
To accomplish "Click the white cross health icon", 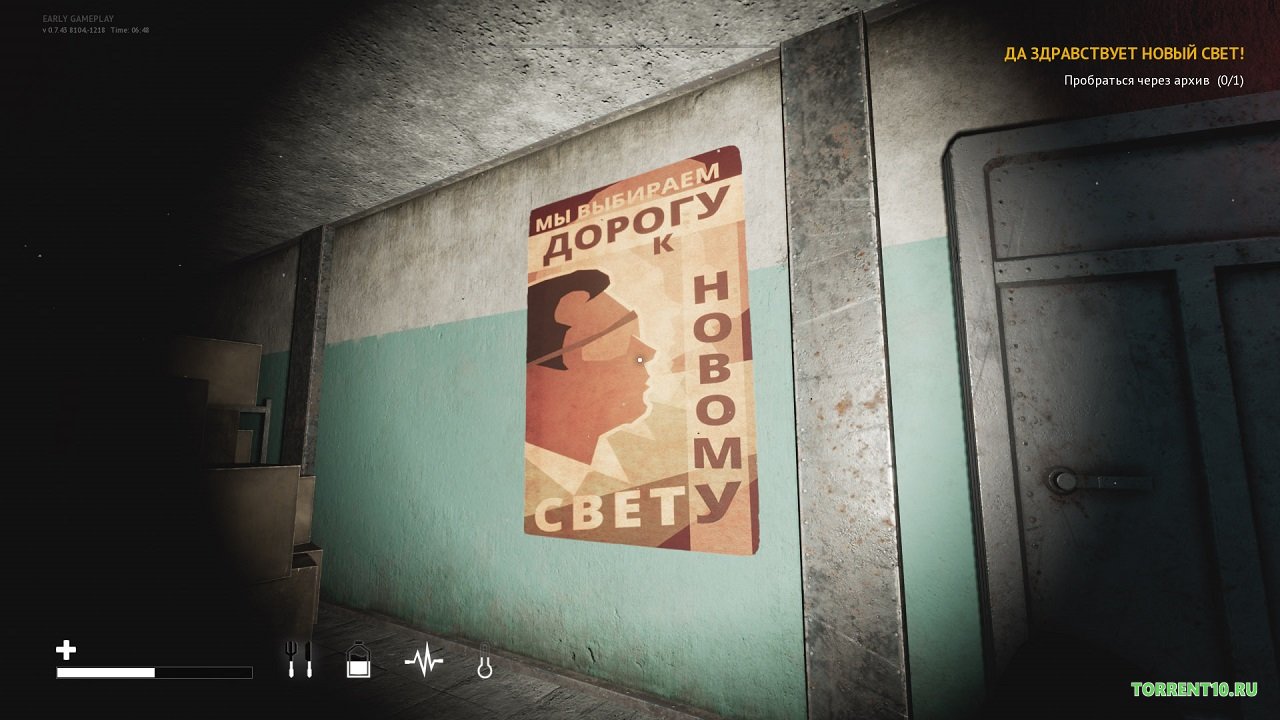I will (66, 651).
